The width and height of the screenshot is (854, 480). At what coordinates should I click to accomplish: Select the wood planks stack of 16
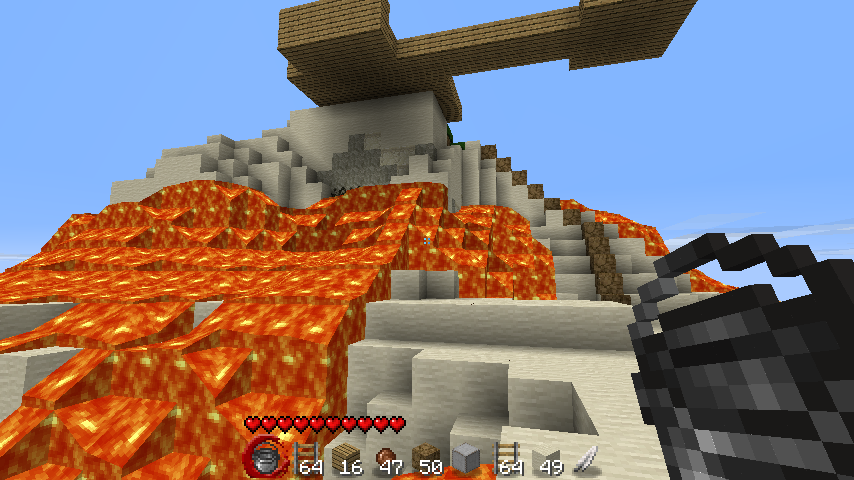(x=345, y=459)
